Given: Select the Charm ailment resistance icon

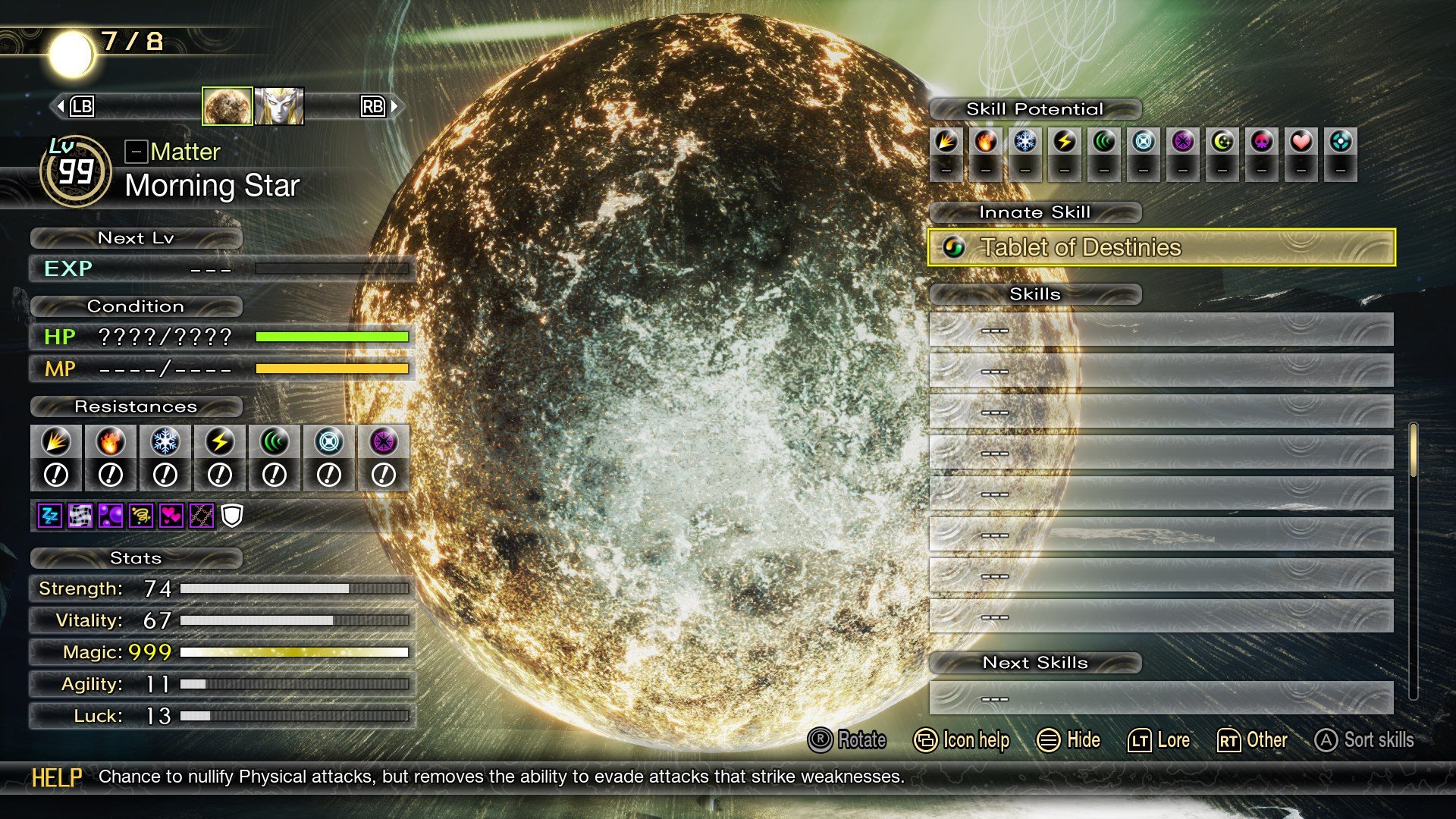Looking at the screenshot, I should 171,516.
